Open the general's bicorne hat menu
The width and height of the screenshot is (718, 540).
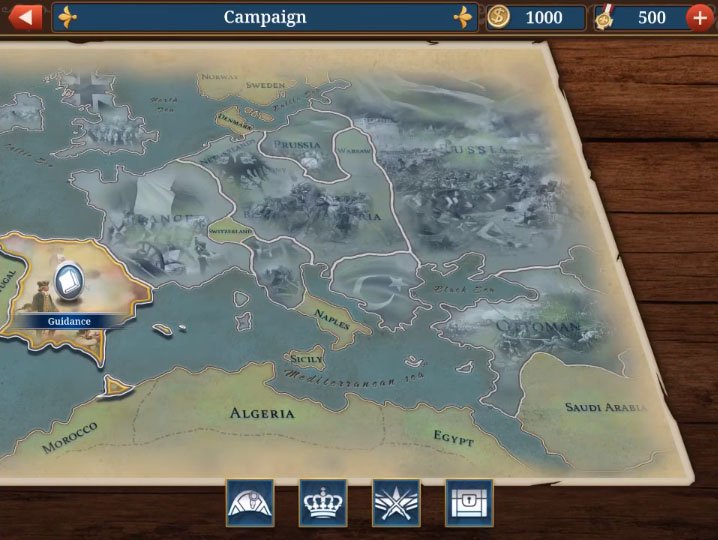pyautogui.click(x=250, y=502)
